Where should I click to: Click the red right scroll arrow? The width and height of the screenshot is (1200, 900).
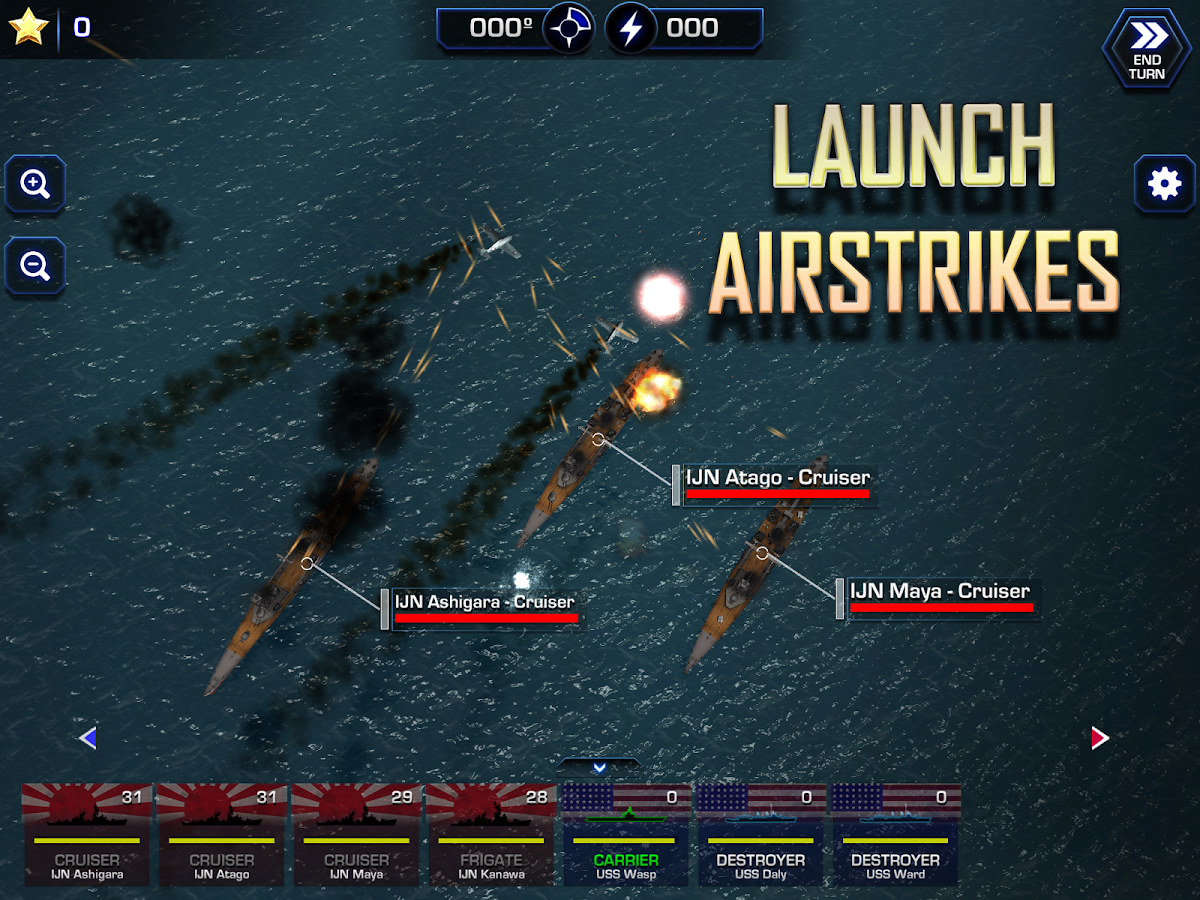tap(1100, 738)
